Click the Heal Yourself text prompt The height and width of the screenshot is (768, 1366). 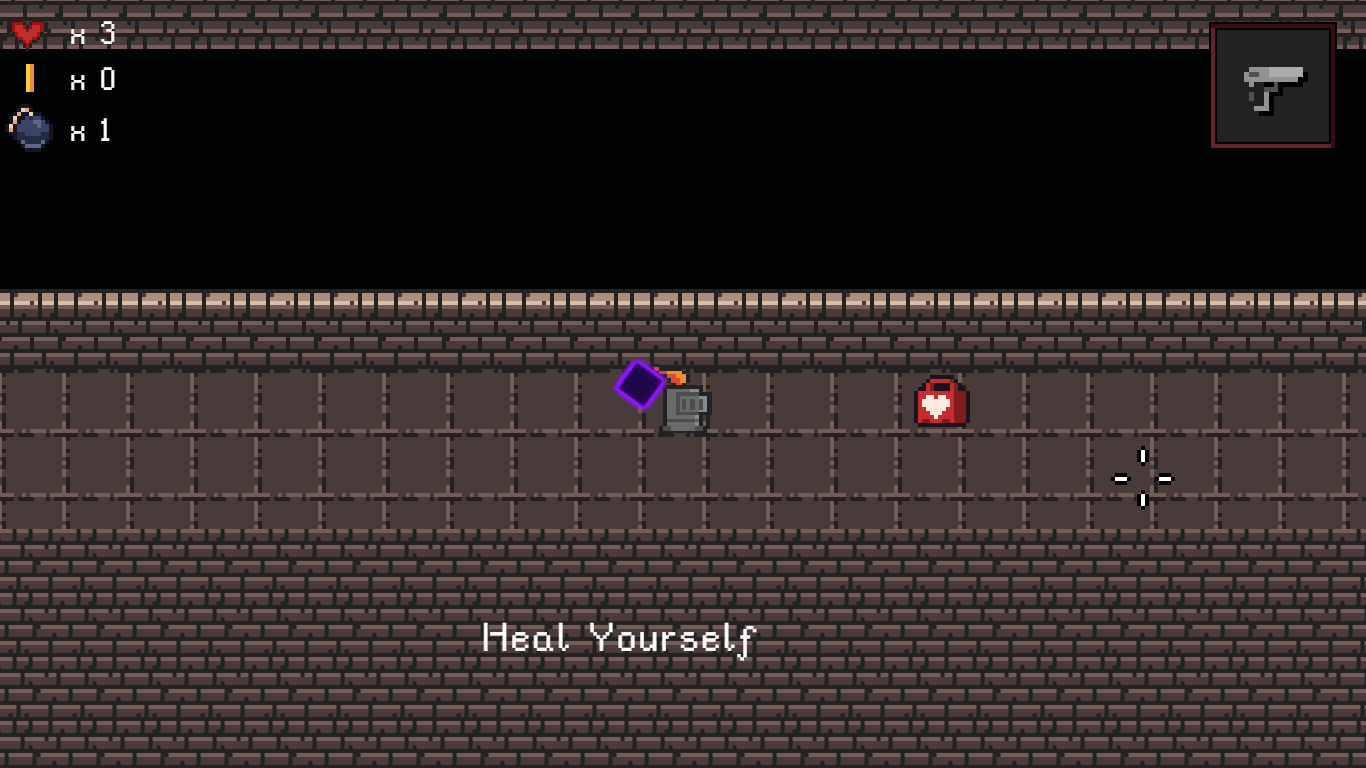[x=620, y=638]
